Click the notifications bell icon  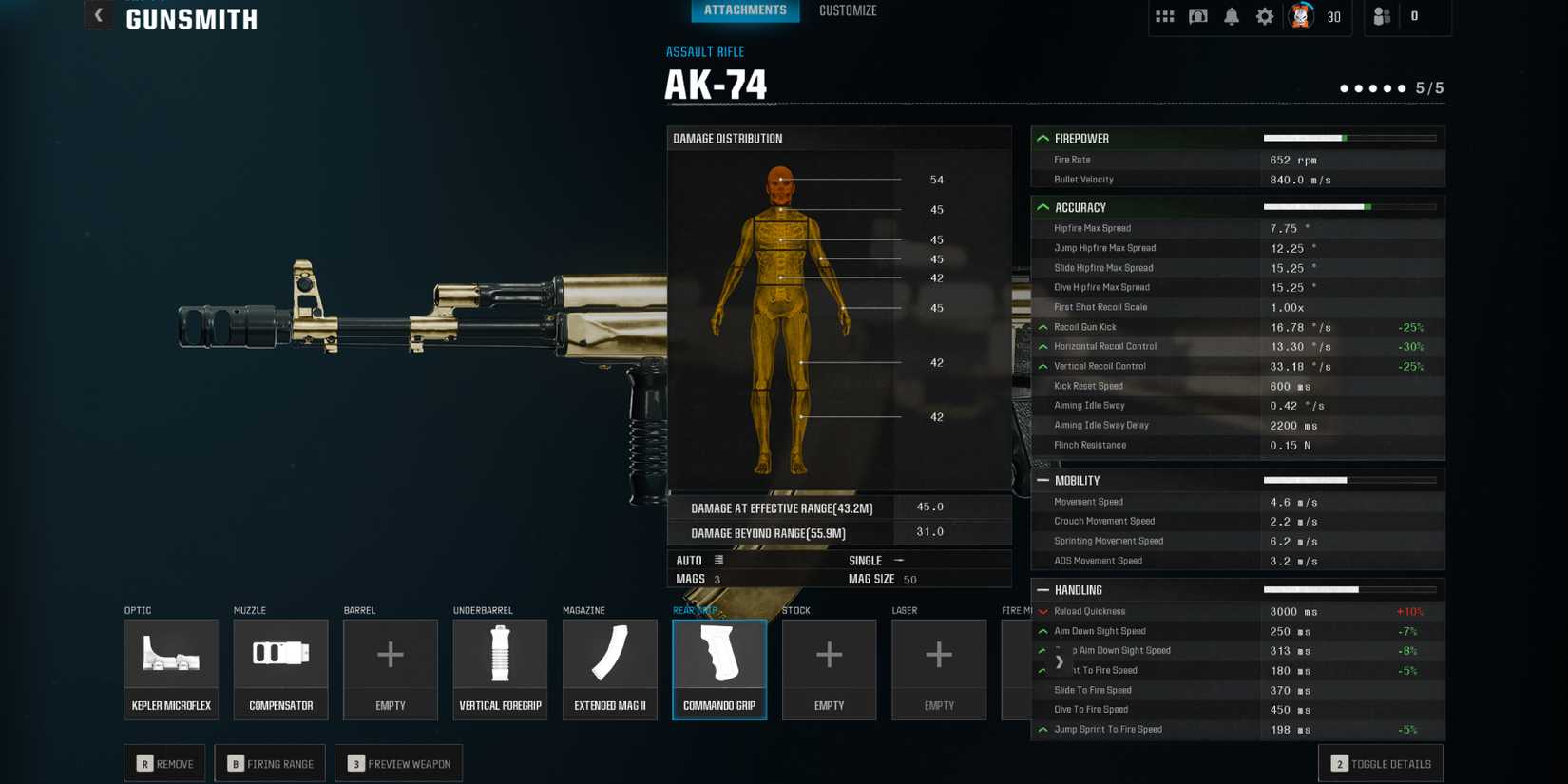[x=1231, y=15]
